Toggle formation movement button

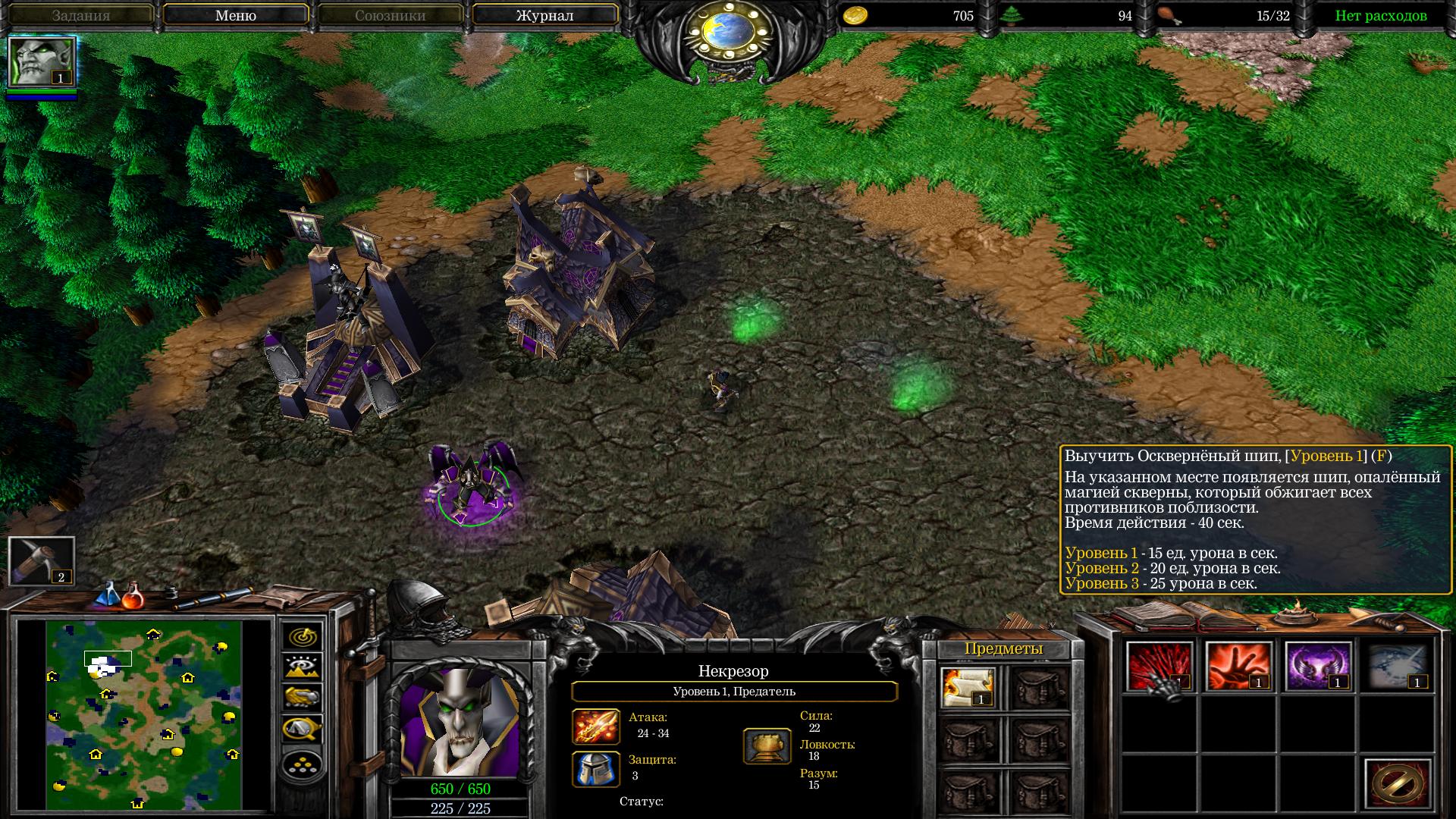pos(303,764)
